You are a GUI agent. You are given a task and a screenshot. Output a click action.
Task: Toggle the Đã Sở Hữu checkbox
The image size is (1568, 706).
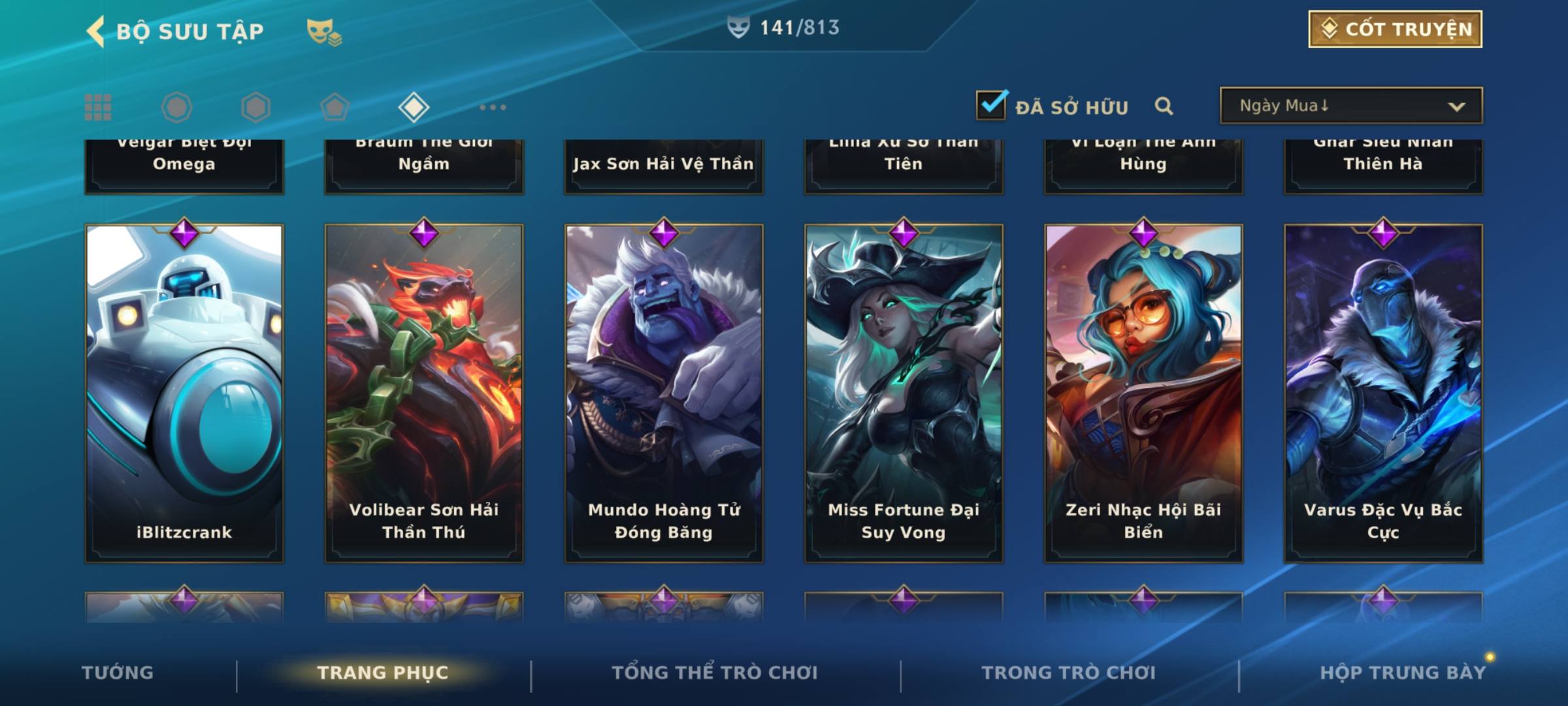[990, 106]
